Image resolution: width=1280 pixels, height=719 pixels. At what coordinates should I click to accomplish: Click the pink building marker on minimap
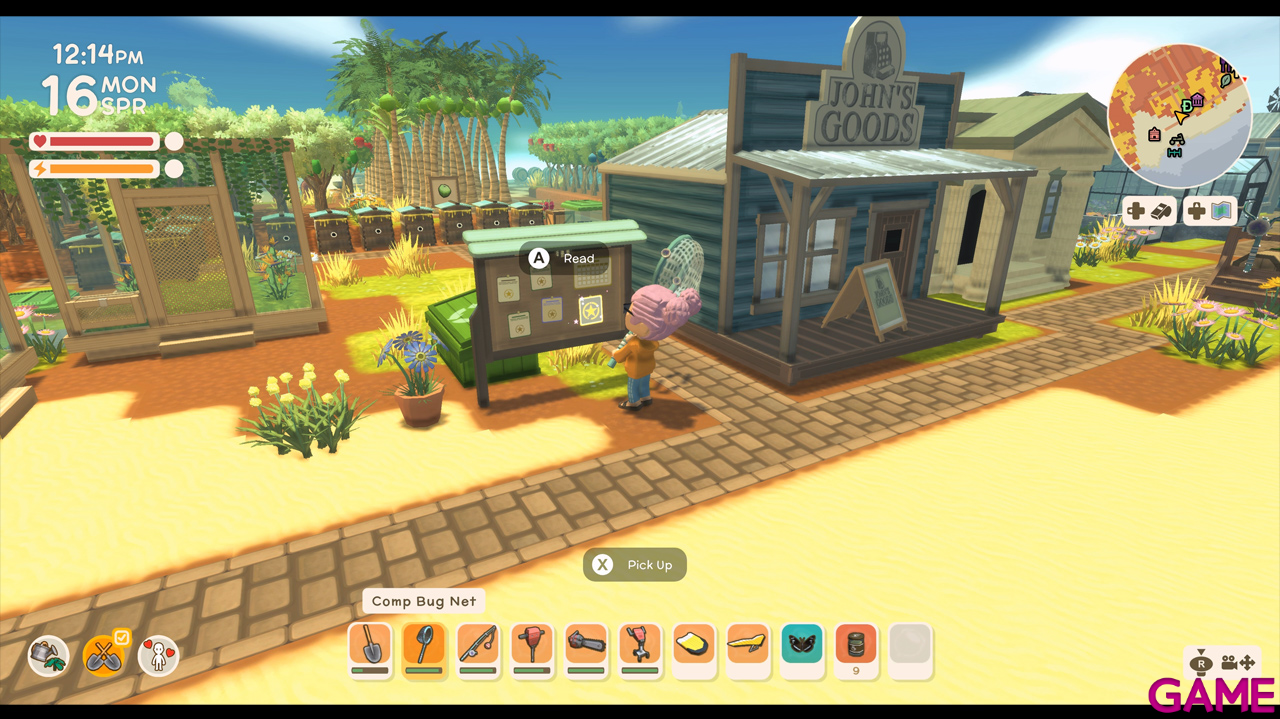(x=1155, y=134)
